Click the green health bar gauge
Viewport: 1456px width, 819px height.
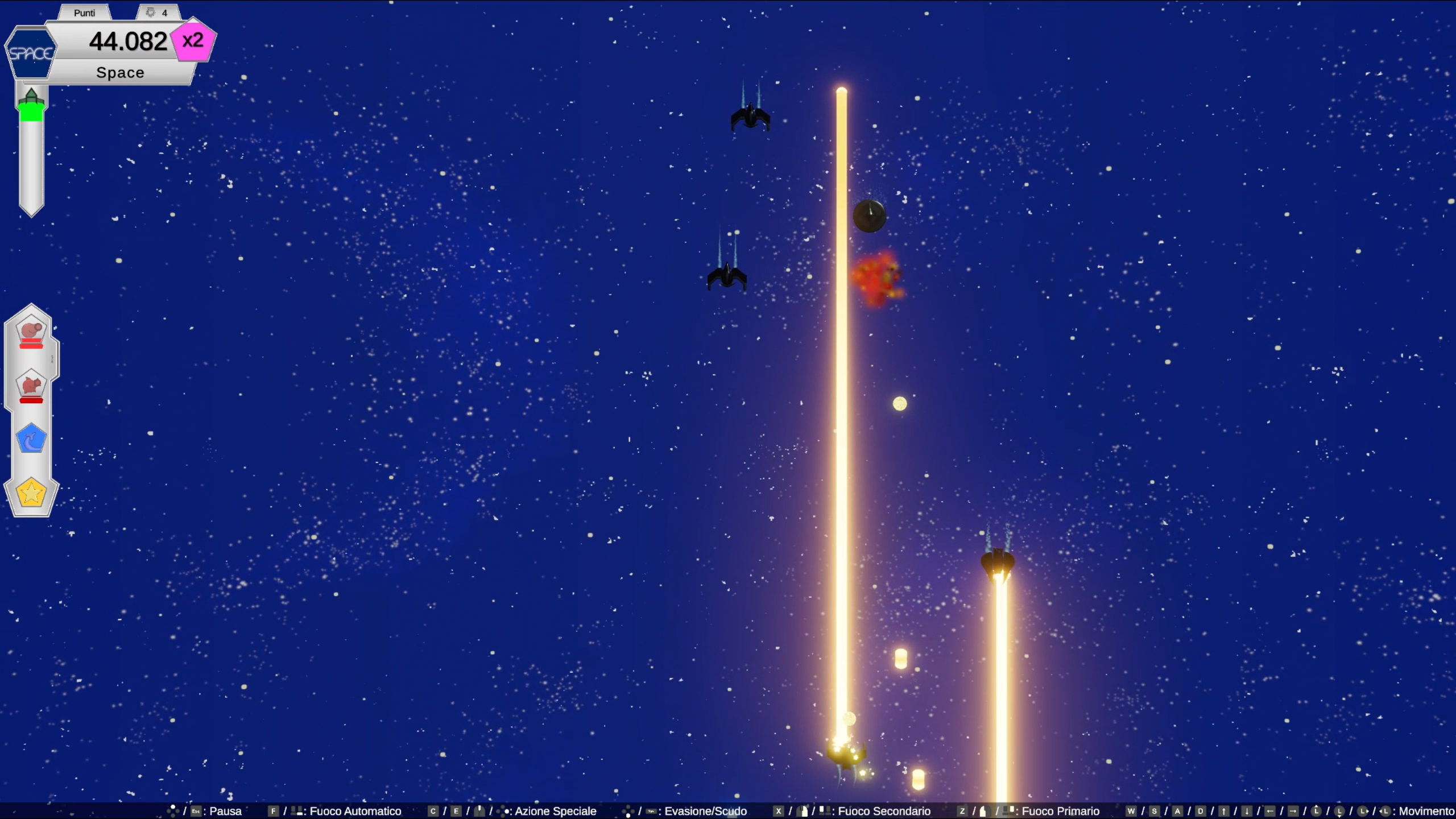pyautogui.click(x=32, y=114)
